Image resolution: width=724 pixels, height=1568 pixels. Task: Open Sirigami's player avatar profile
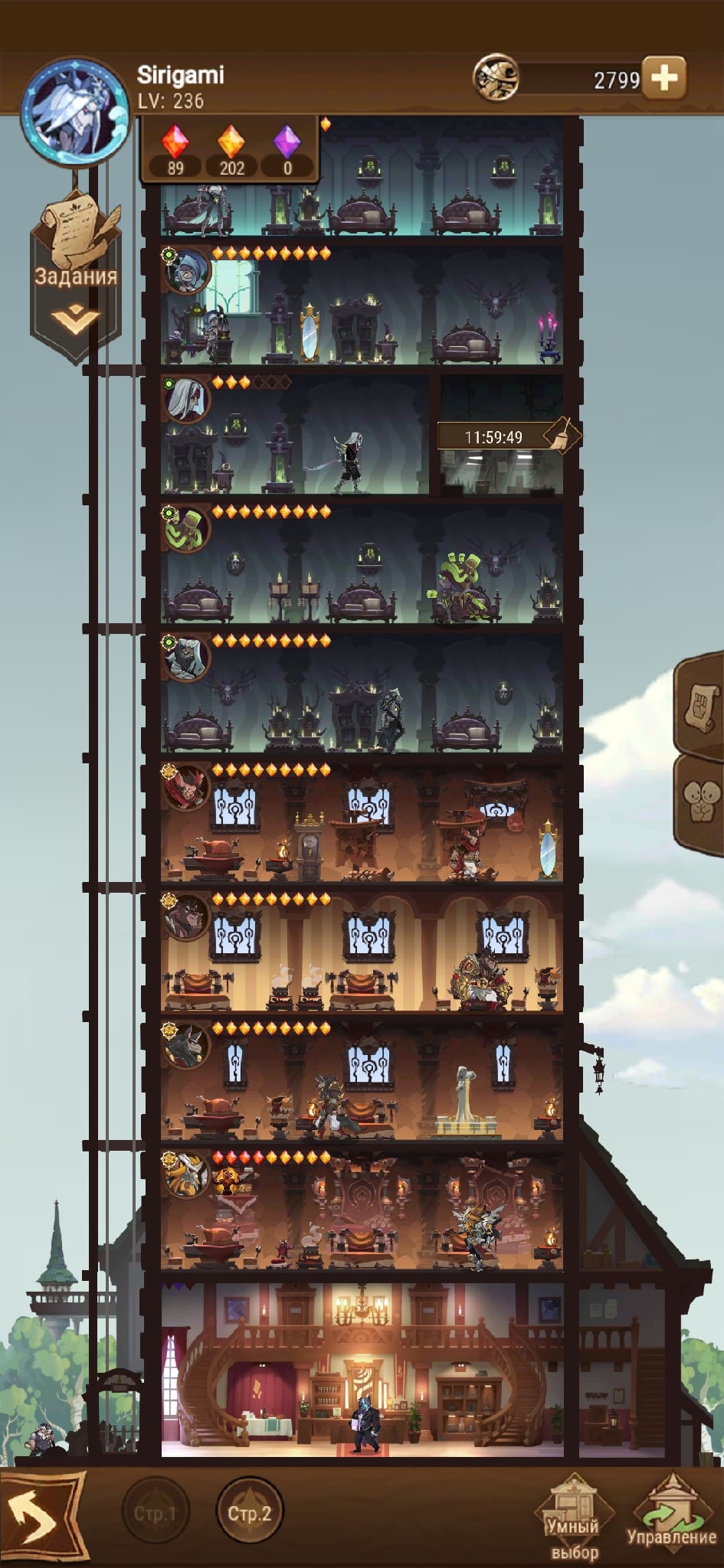click(x=74, y=111)
